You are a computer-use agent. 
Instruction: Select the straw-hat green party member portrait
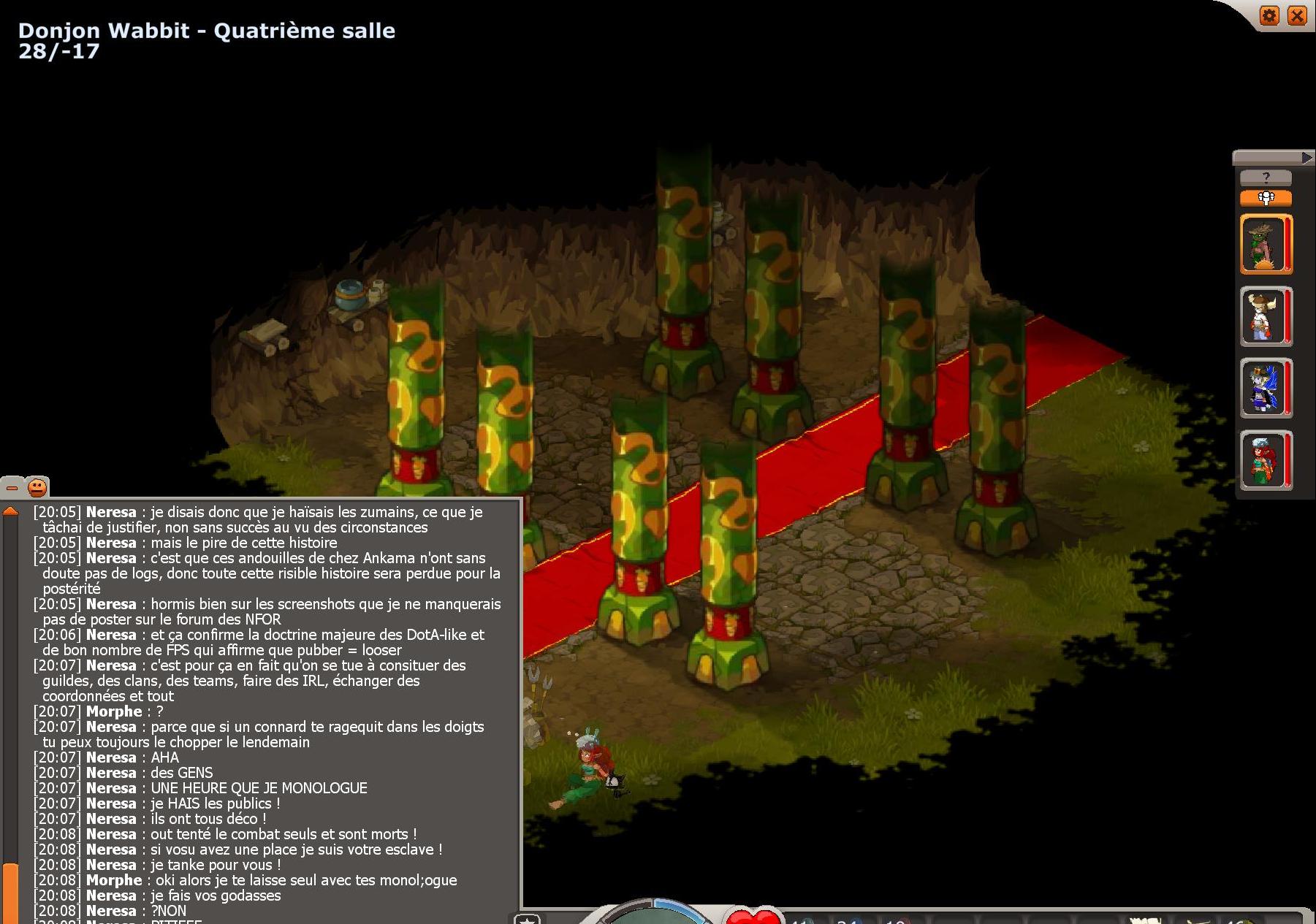click(x=1265, y=245)
